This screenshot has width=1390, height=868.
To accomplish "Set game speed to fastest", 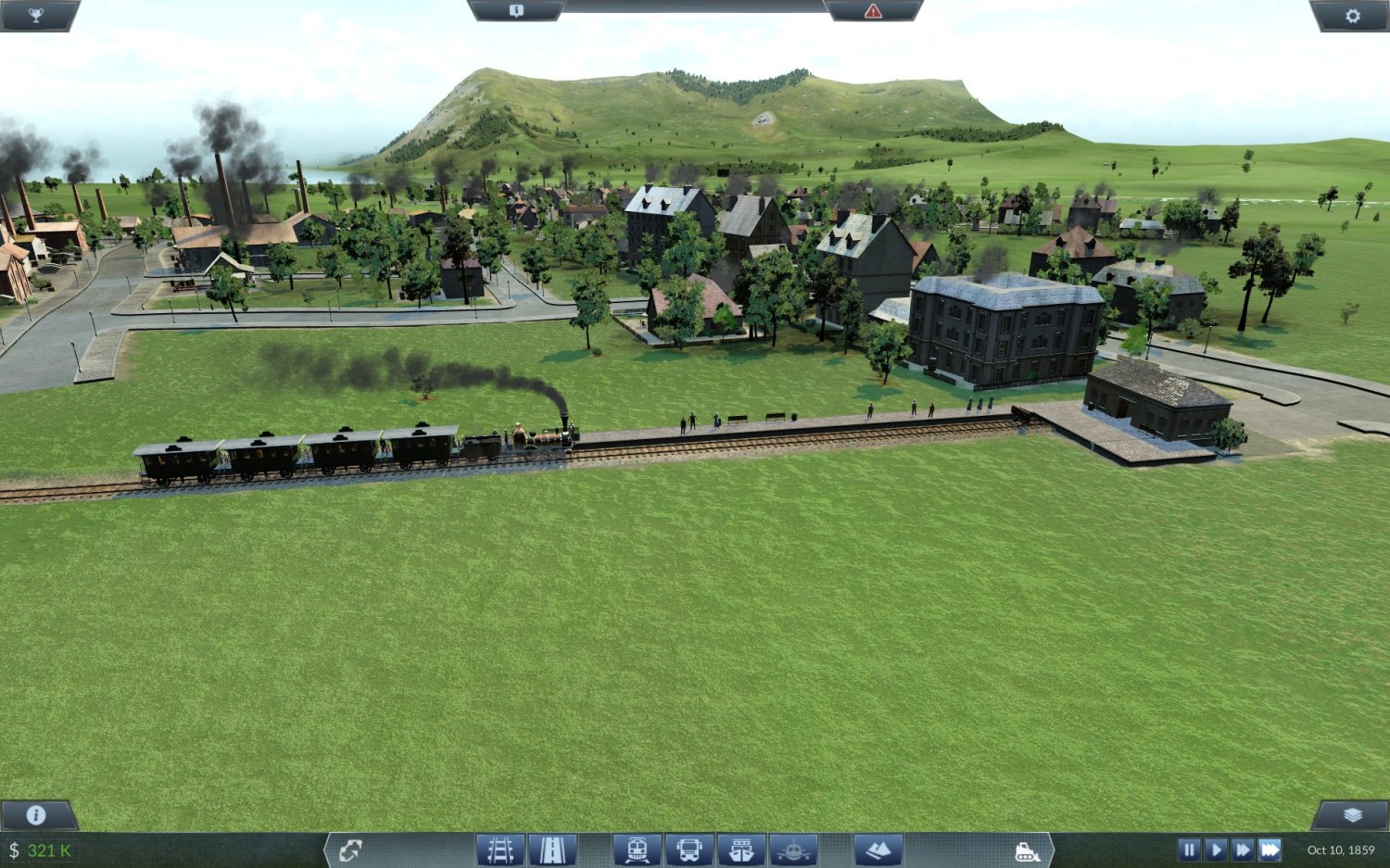I will tap(1270, 849).
